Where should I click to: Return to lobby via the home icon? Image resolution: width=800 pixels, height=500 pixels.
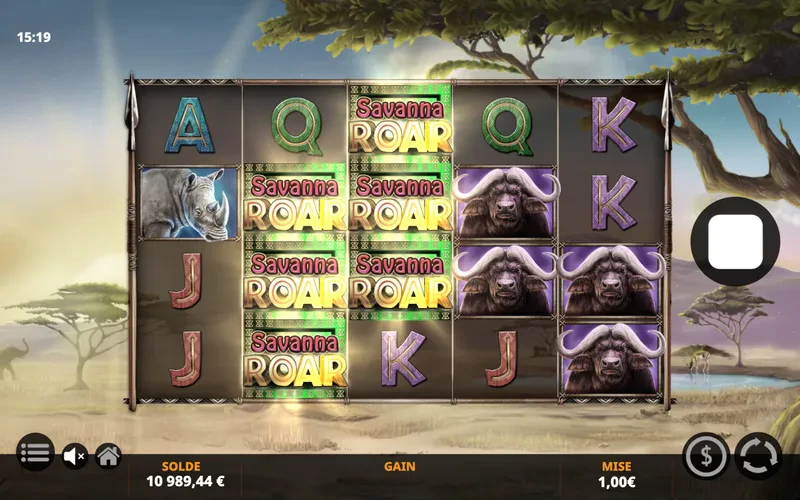108,456
